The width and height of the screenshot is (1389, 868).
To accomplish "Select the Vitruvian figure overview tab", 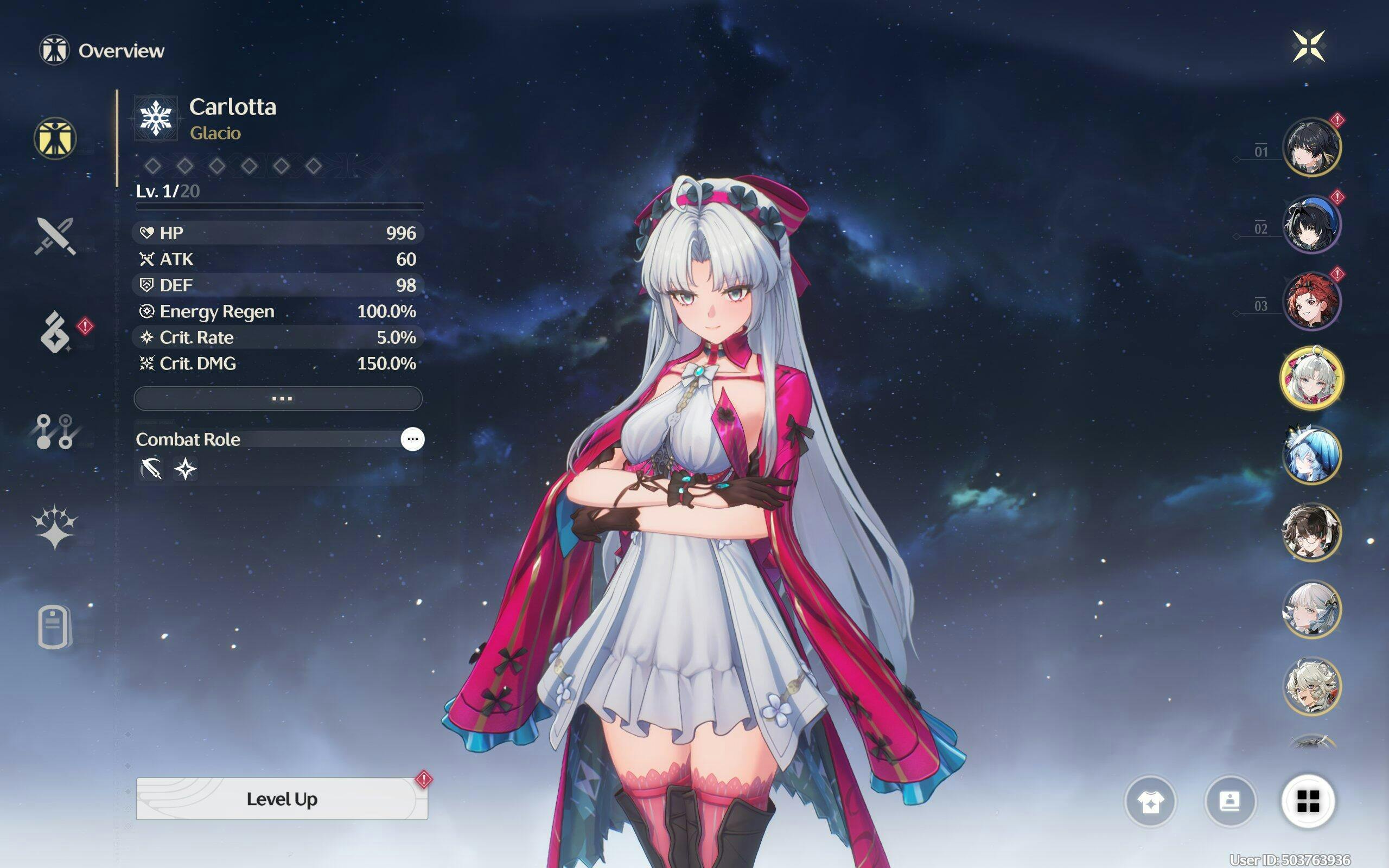I will pos(55,138).
